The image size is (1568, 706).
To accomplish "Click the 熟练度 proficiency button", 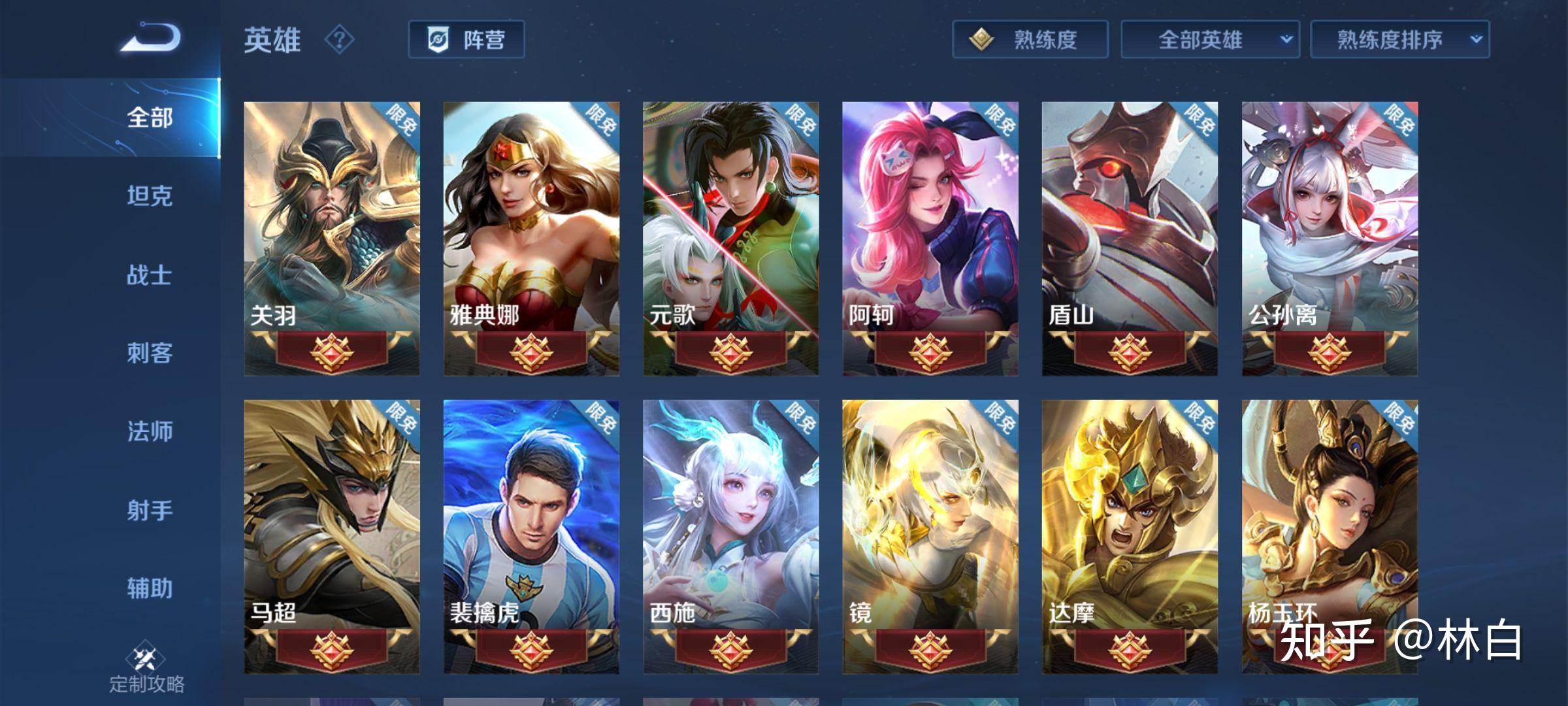I will (x=1030, y=40).
